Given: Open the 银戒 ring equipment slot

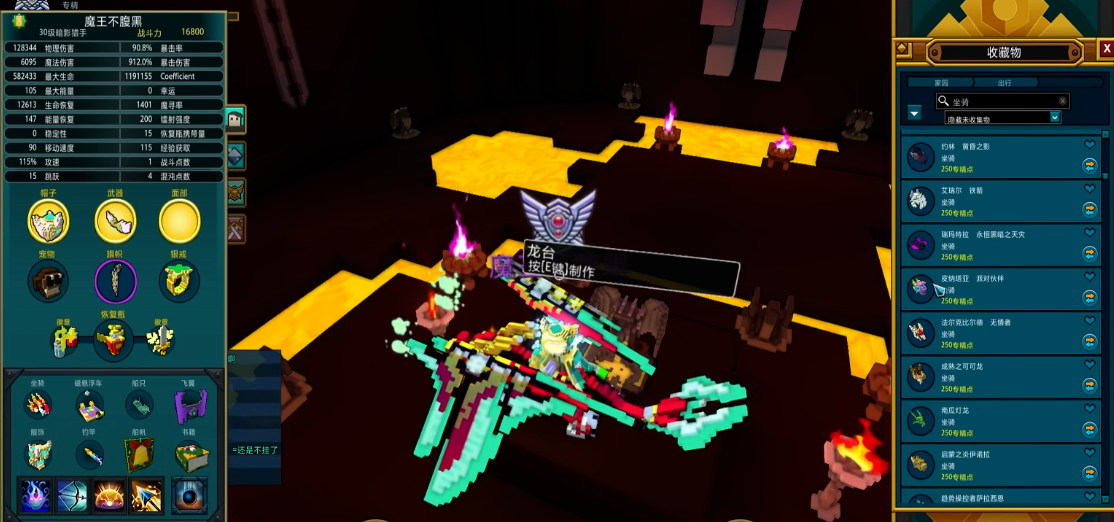Looking at the screenshot, I should click(180, 282).
